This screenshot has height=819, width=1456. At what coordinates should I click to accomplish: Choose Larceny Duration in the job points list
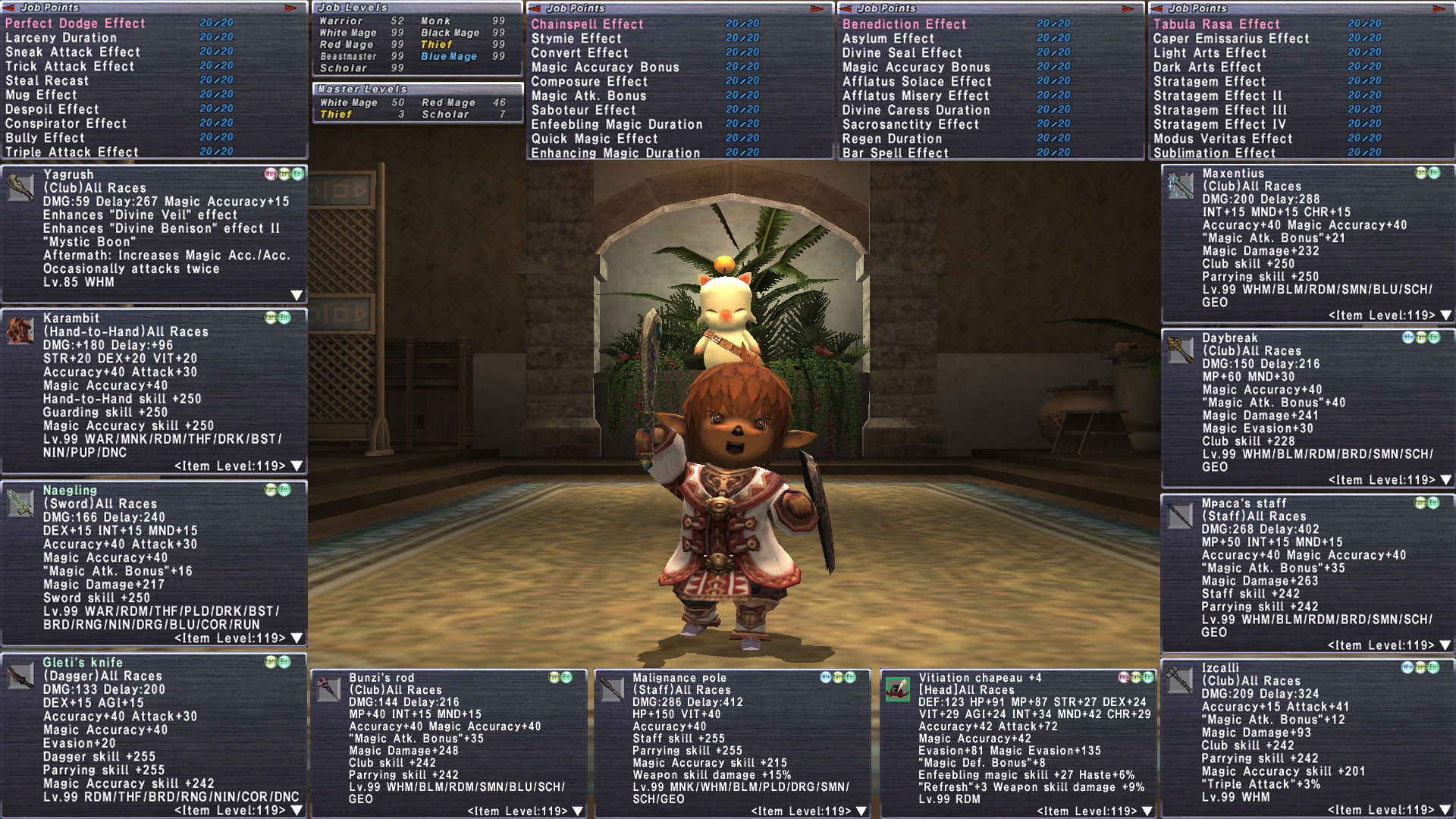(x=61, y=38)
